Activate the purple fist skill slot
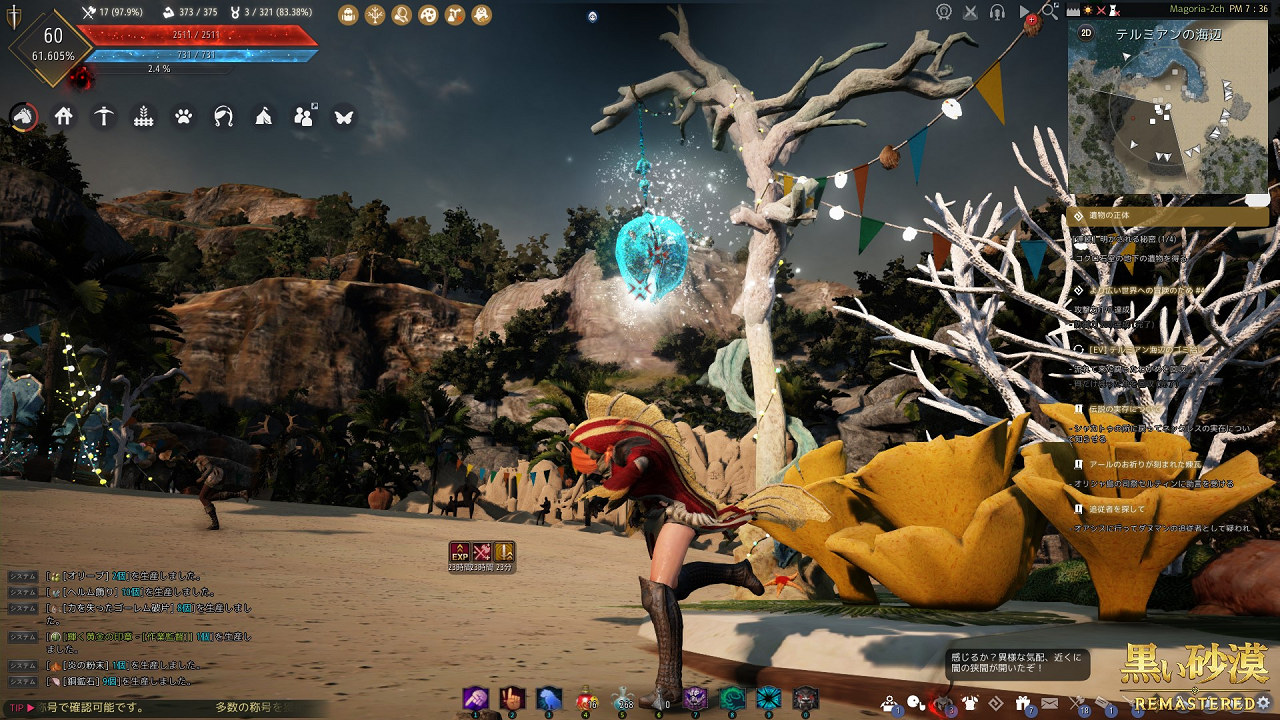The height and width of the screenshot is (720, 1280). 474,698
